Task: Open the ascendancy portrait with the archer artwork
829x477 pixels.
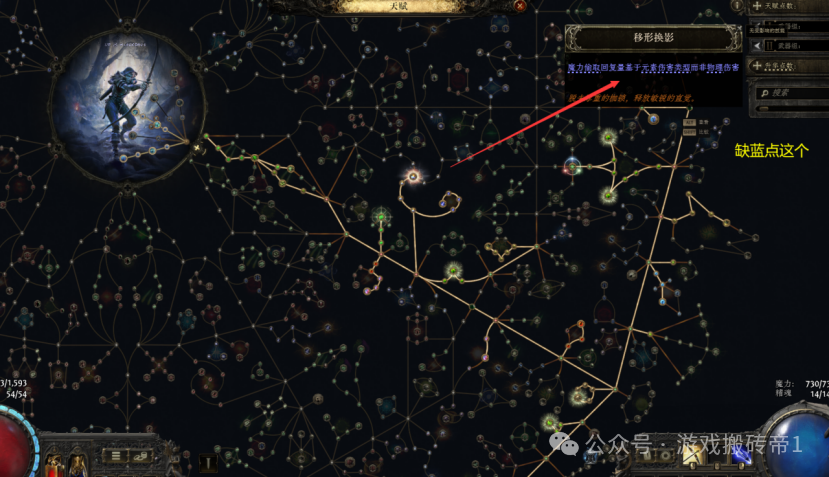Action: [129, 99]
